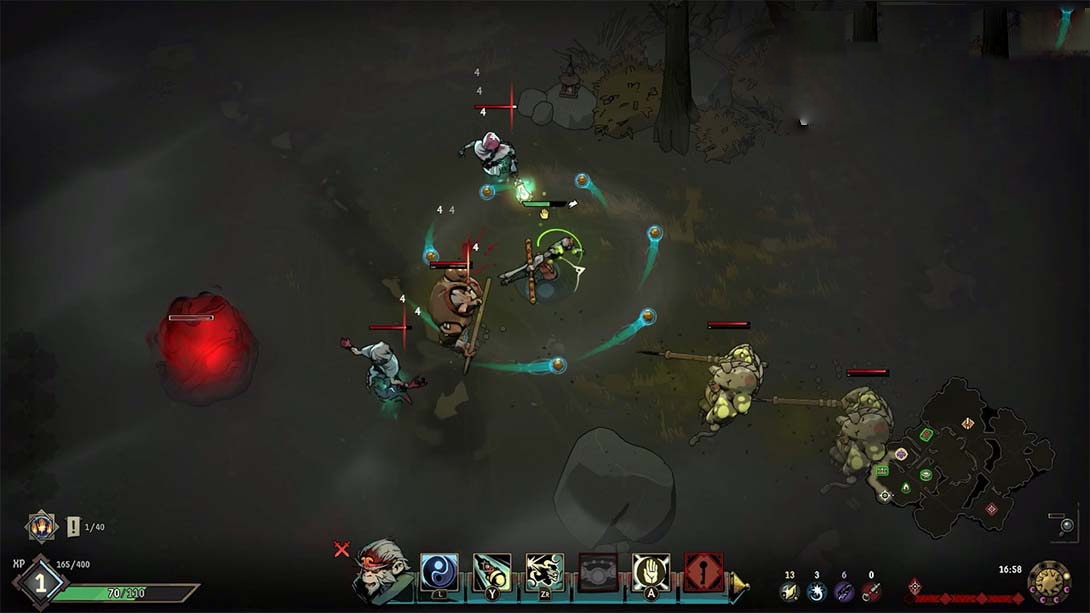Select the red keyhole ability slot
This screenshot has height=613, width=1090.
704,572
